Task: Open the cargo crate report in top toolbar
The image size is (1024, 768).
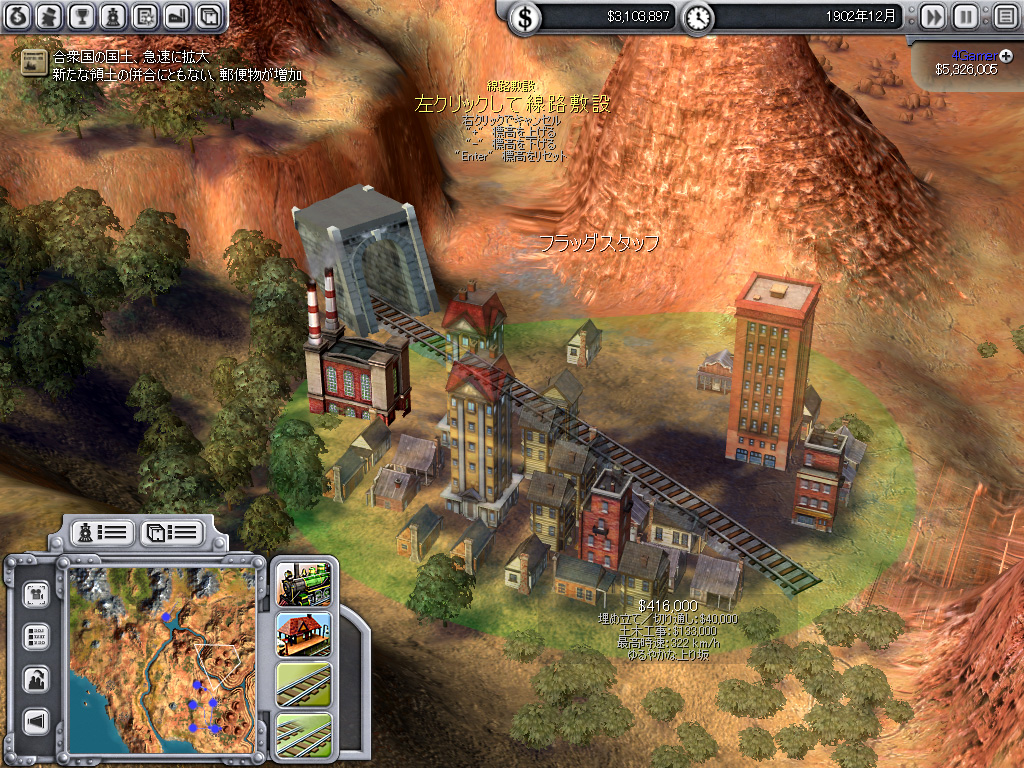Action: click(208, 16)
